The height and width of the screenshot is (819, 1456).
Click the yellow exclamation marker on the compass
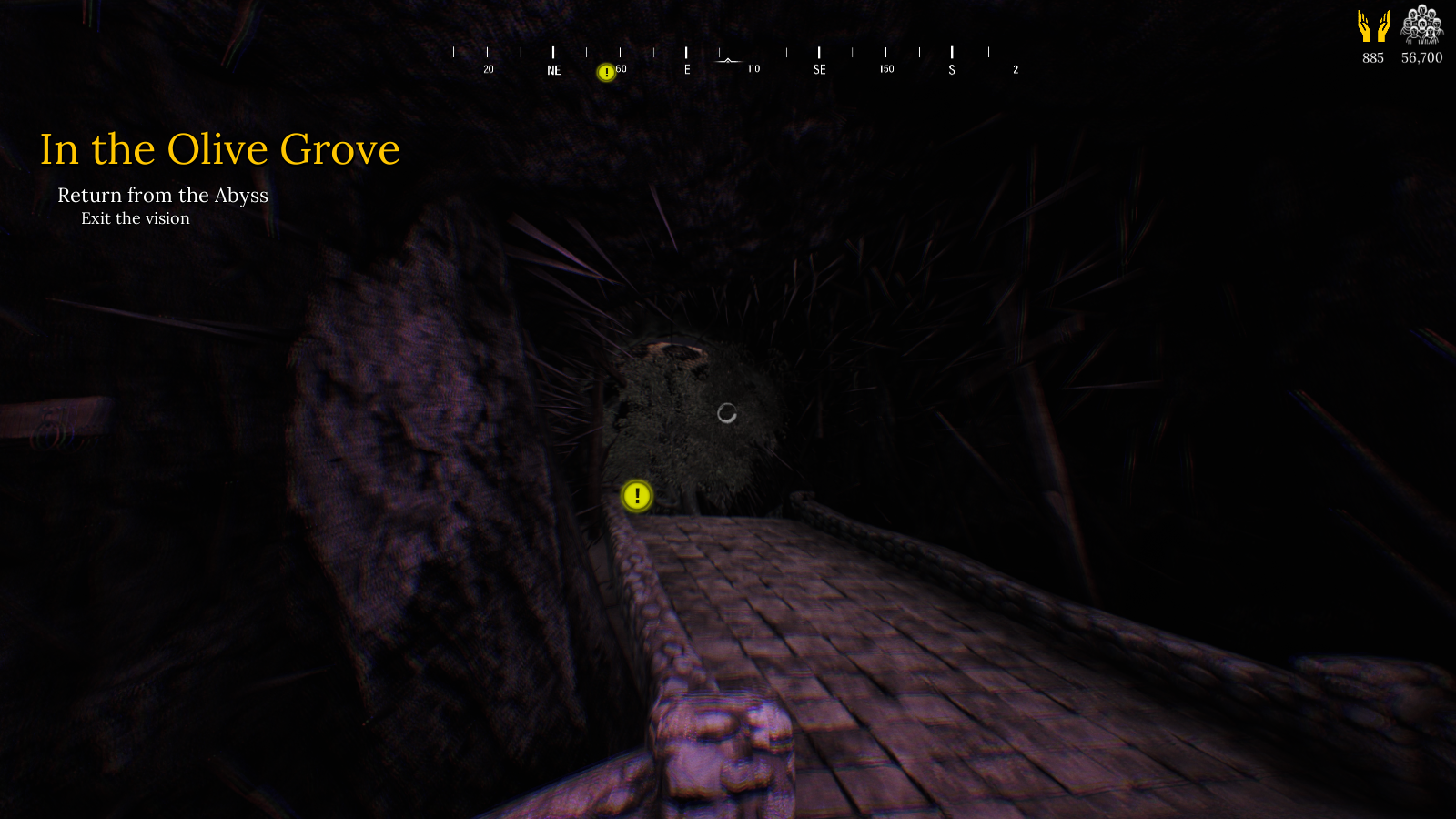[x=606, y=73]
